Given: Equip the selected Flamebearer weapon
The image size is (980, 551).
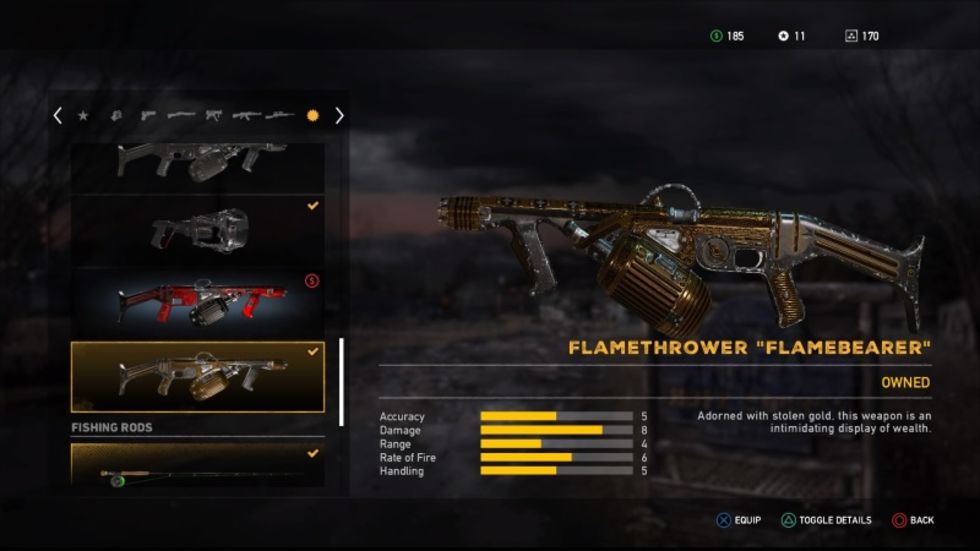Looking at the screenshot, I should (x=739, y=520).
